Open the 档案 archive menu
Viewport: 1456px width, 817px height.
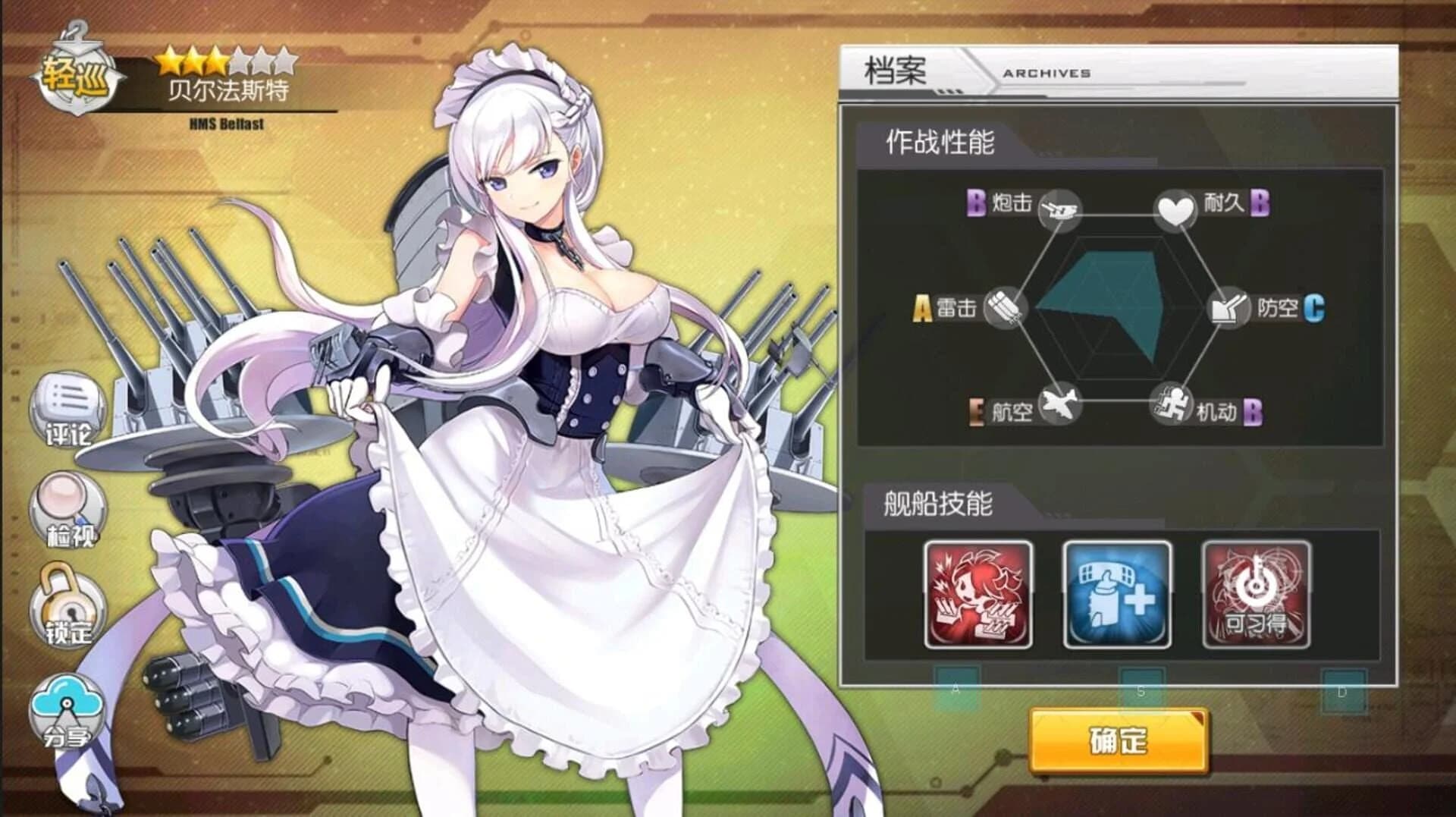895,70
